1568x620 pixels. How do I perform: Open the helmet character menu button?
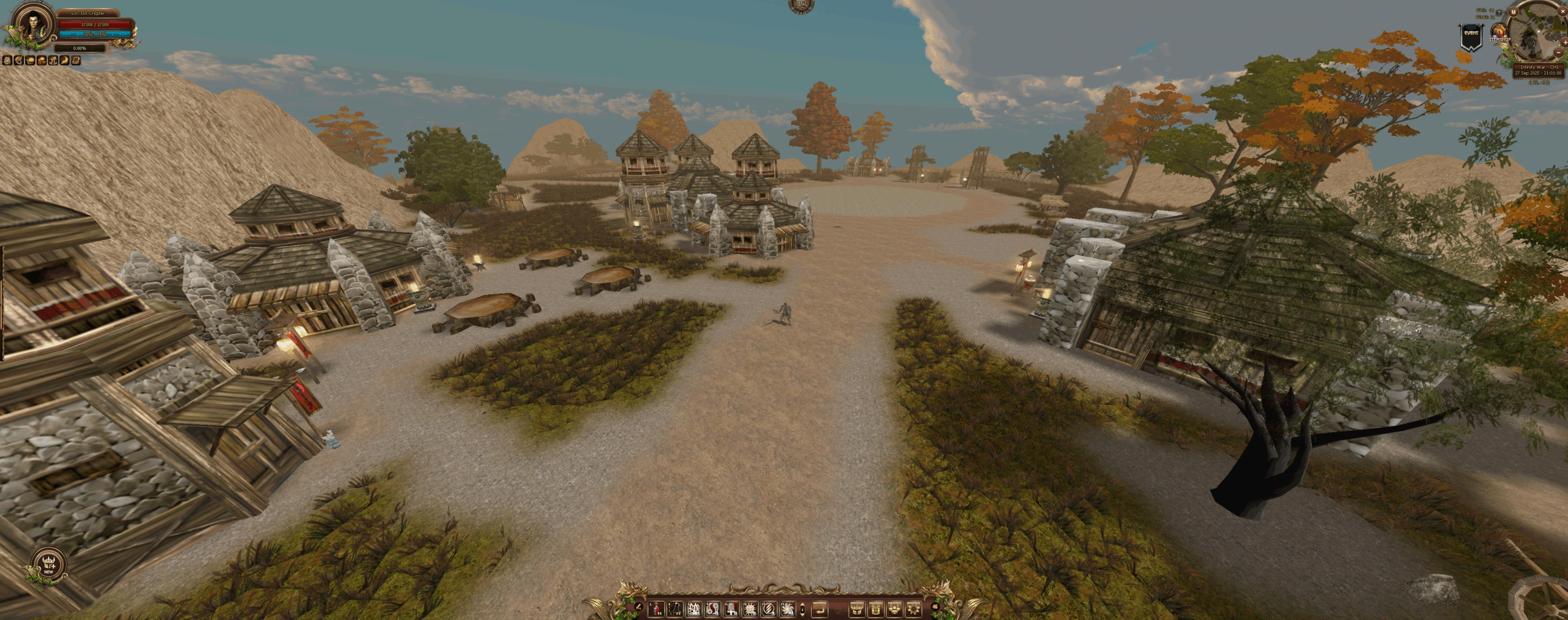pos(857,609)
